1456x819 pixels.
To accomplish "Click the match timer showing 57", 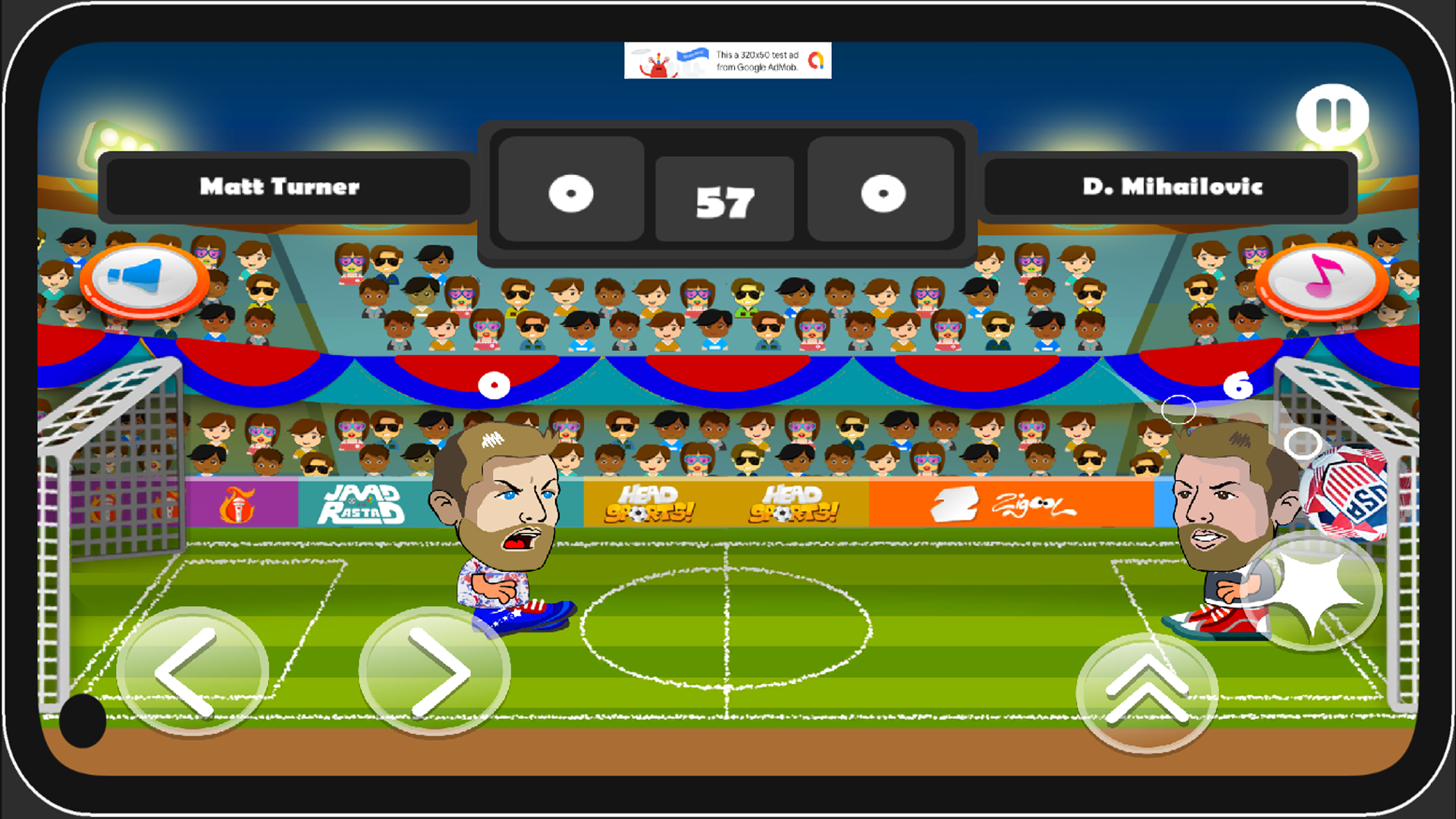I will point(724,199).
